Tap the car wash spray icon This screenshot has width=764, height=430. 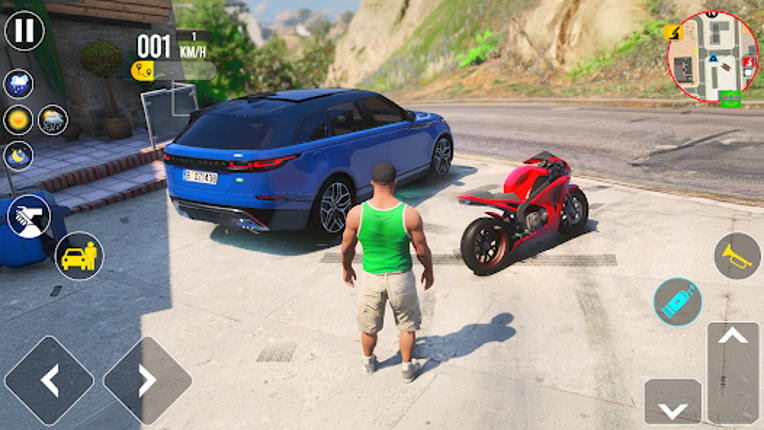28,214
